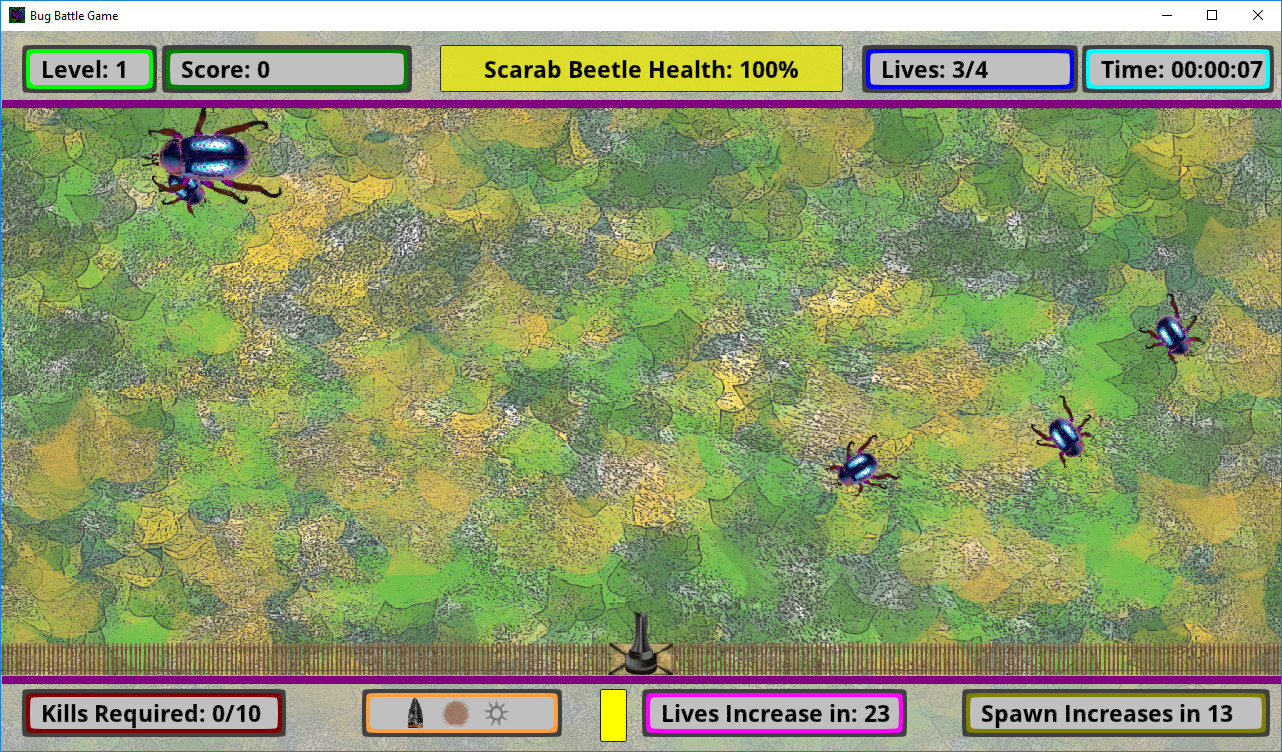Click the yellow ammo bar near the bottom

click(613, 713)
